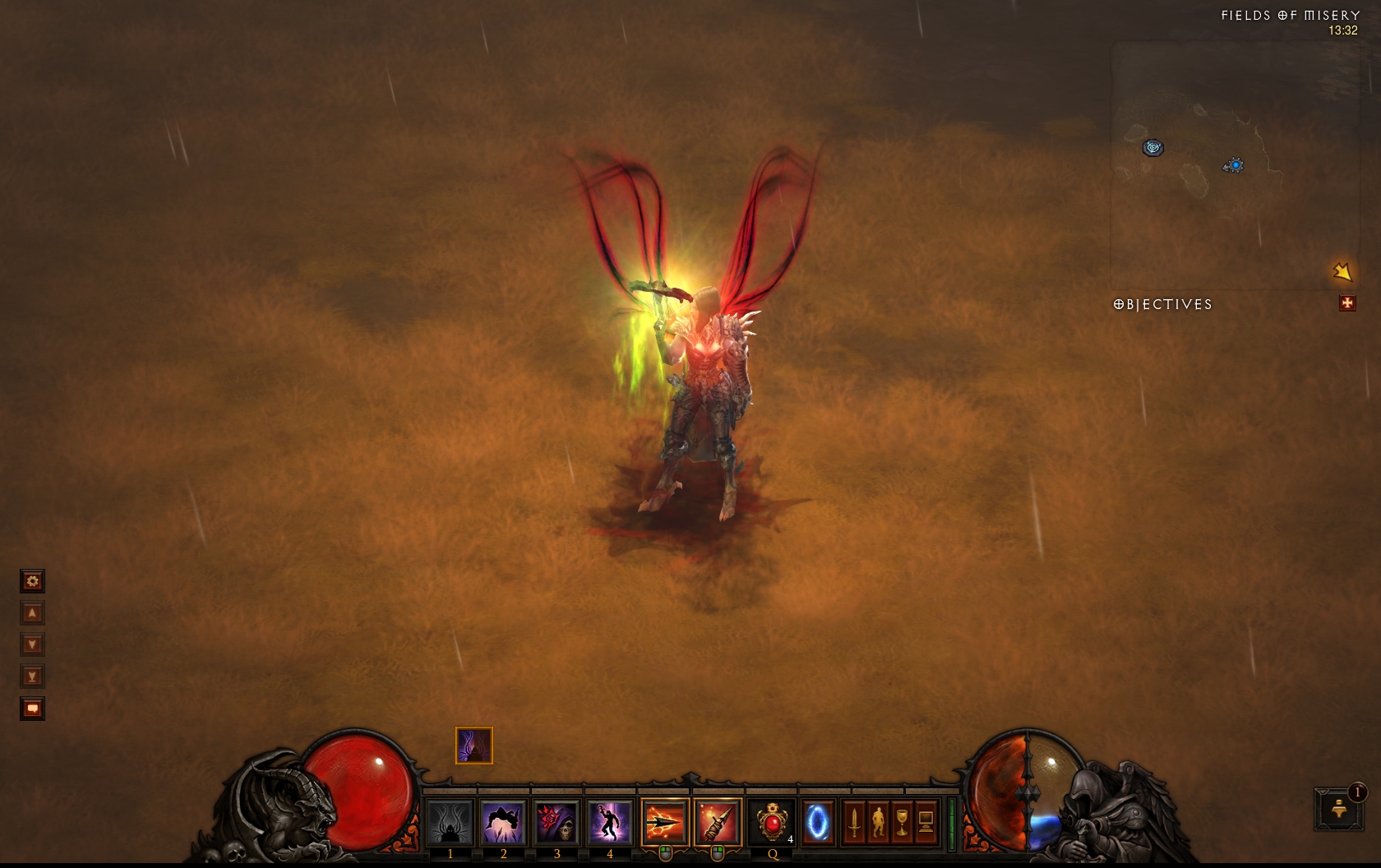Open the character inventory figure icon
Screen dimensions: 1381x868
coord(878,821)
